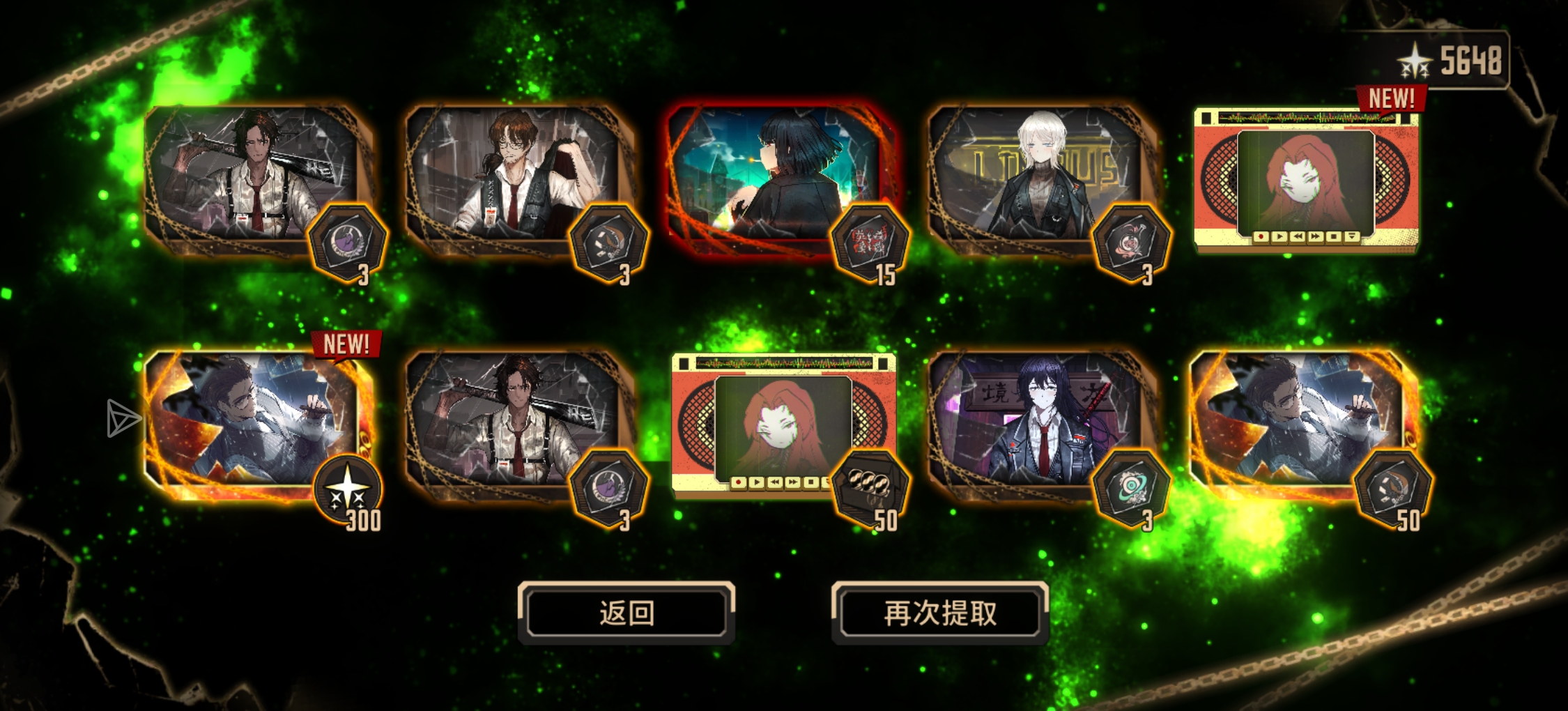
Task: Hit stop on the top-right cassette player
Action: 1334,237
